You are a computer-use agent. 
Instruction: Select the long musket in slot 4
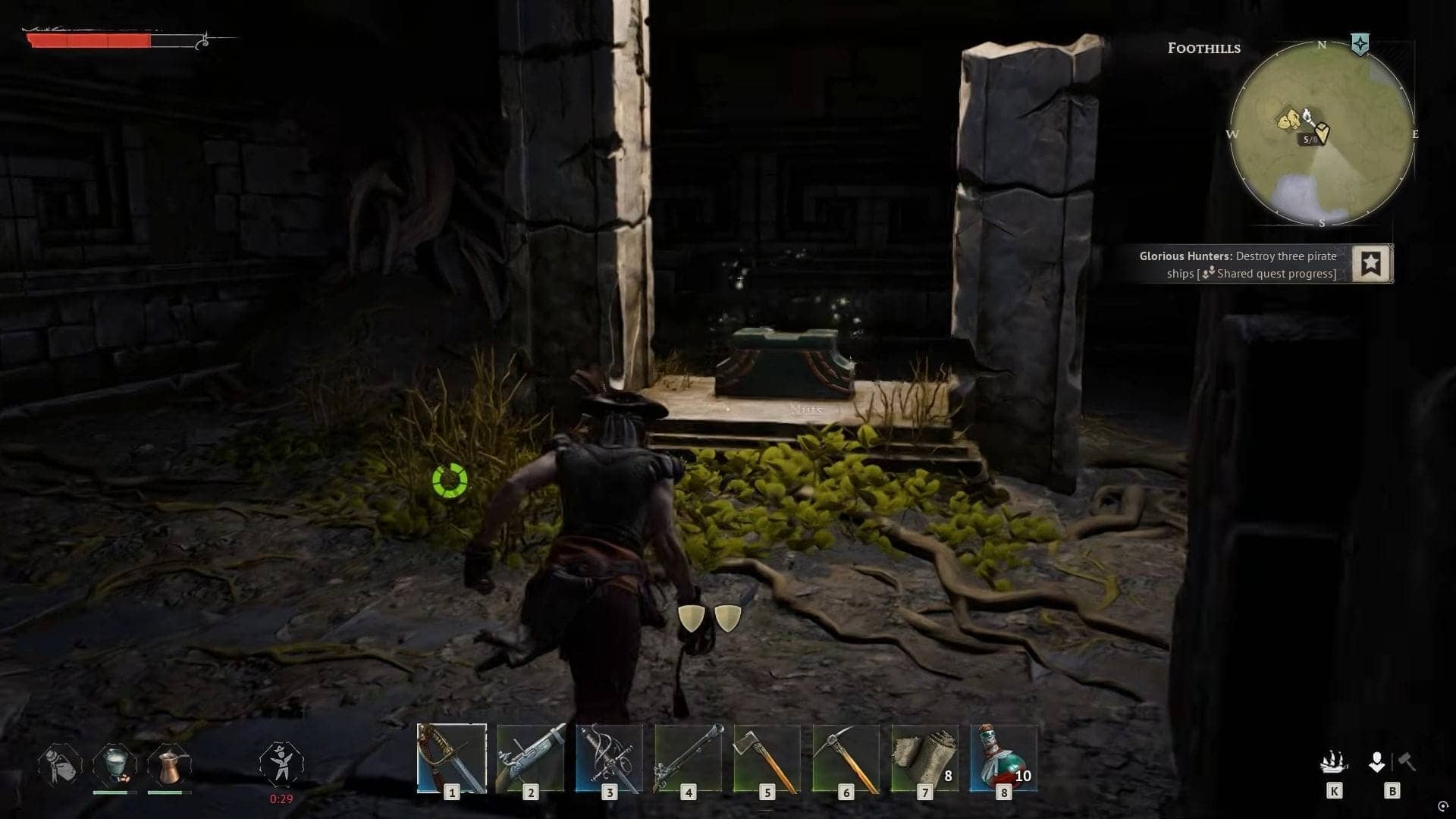688,758
